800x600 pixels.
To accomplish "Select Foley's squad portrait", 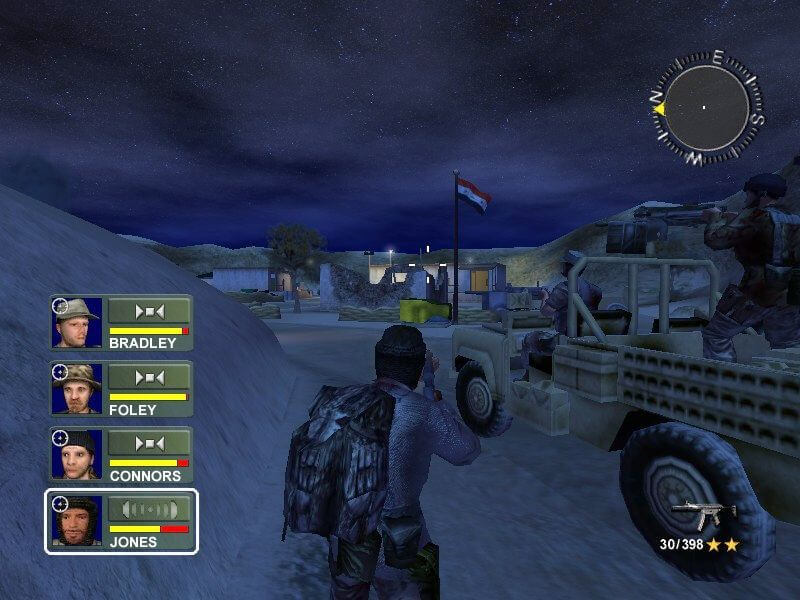I will [78, 388].
